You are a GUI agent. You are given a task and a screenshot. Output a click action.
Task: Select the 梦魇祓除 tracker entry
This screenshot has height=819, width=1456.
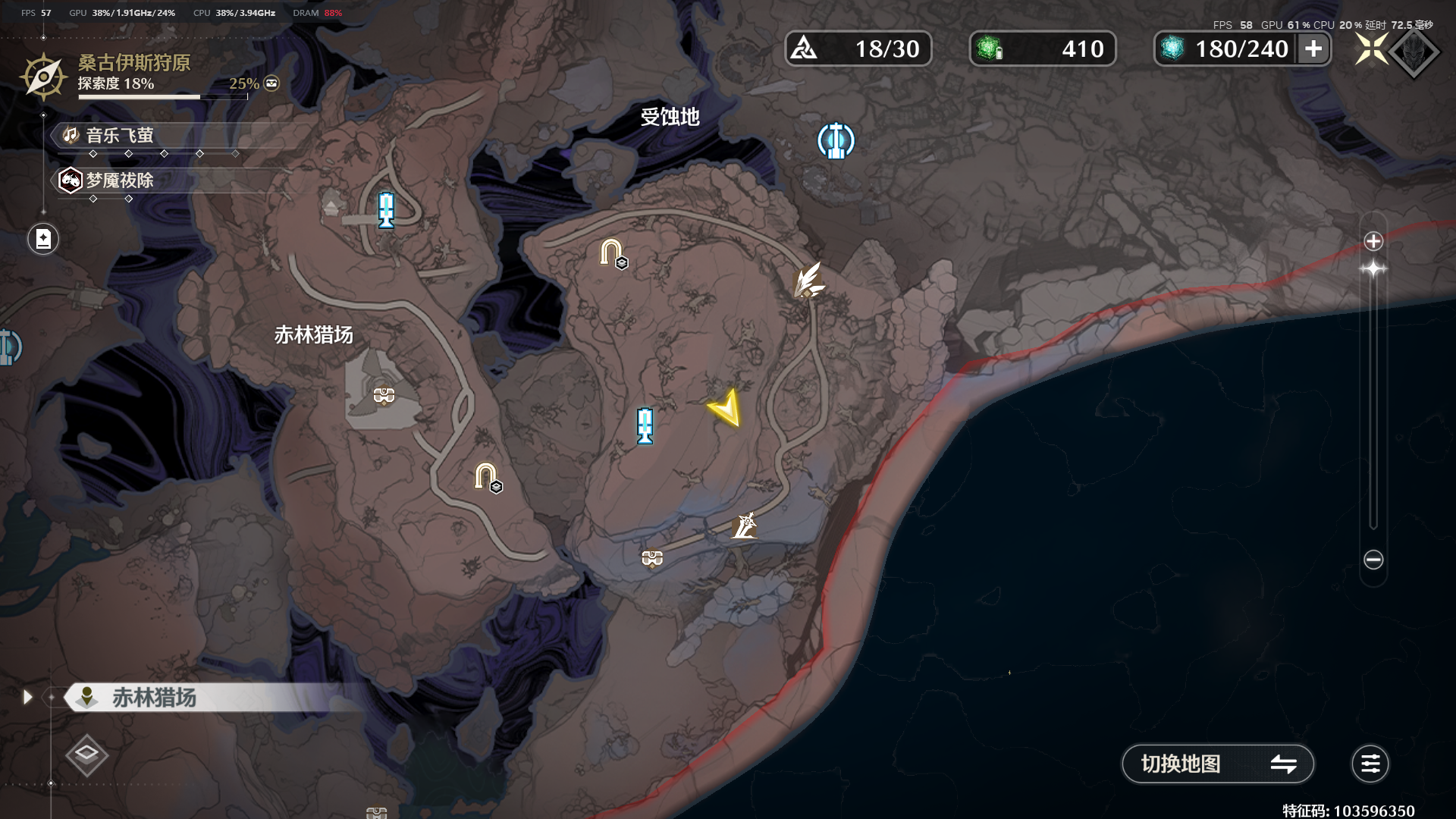point(120,180)
